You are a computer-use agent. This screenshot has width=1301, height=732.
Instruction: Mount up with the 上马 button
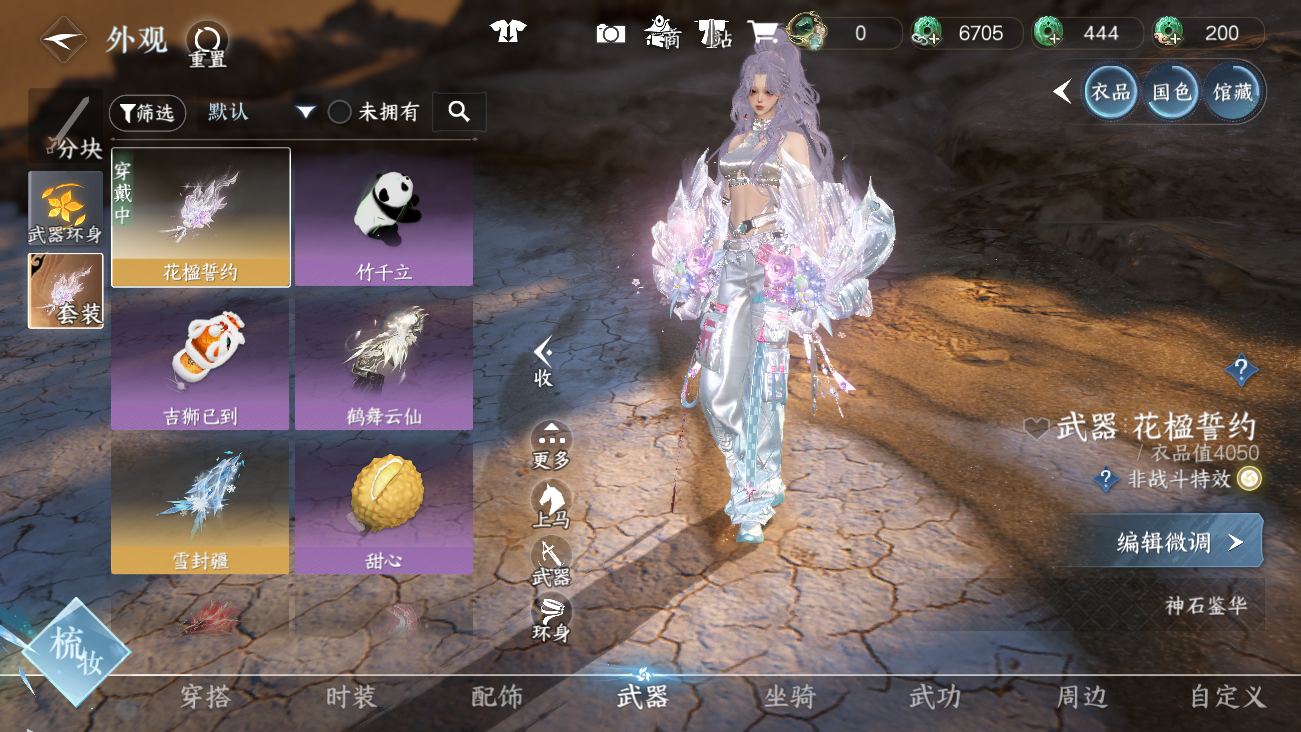[x=551, y=504]
